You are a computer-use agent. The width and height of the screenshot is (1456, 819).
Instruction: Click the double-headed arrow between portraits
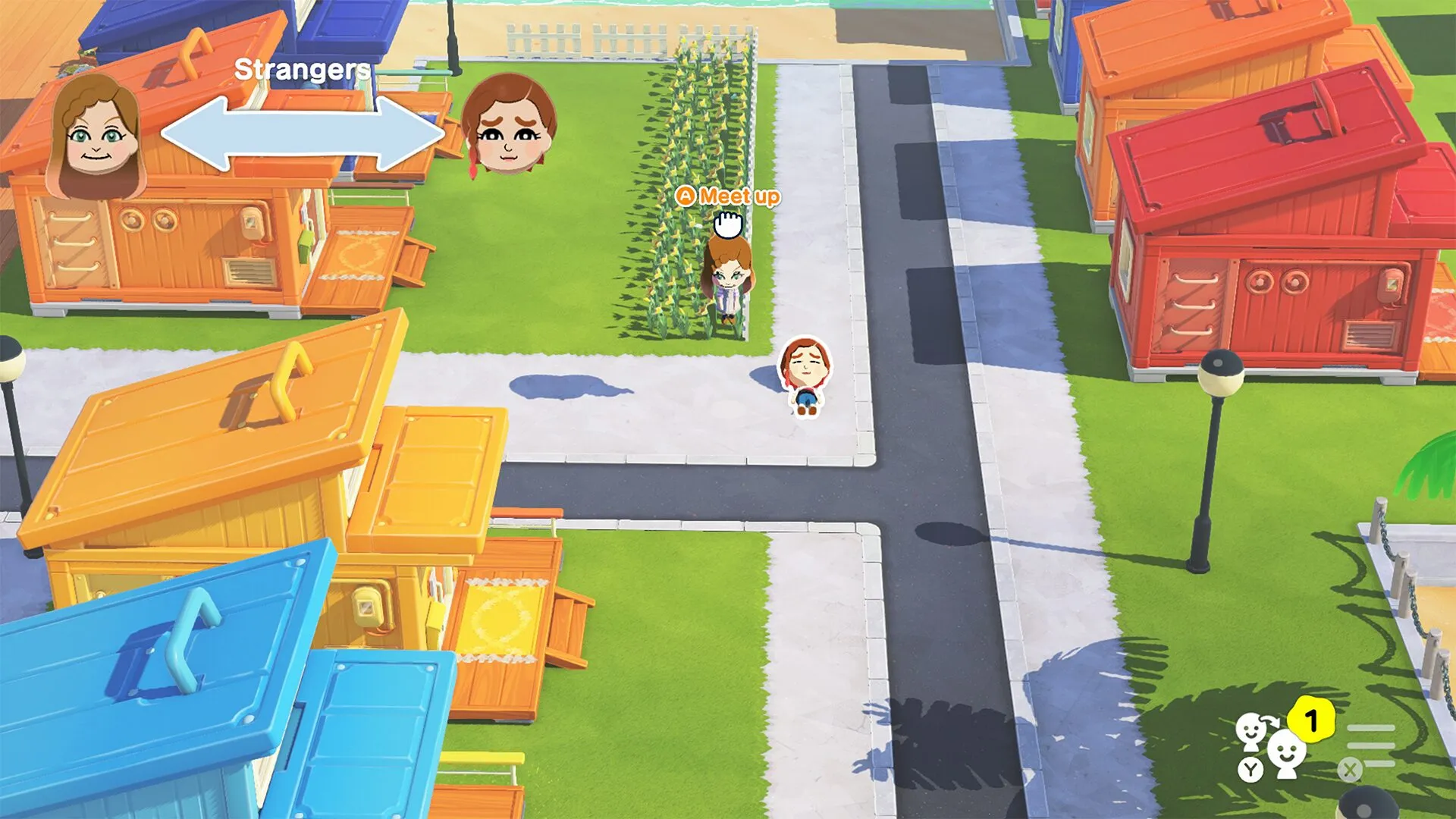click(x=300, y=133)
